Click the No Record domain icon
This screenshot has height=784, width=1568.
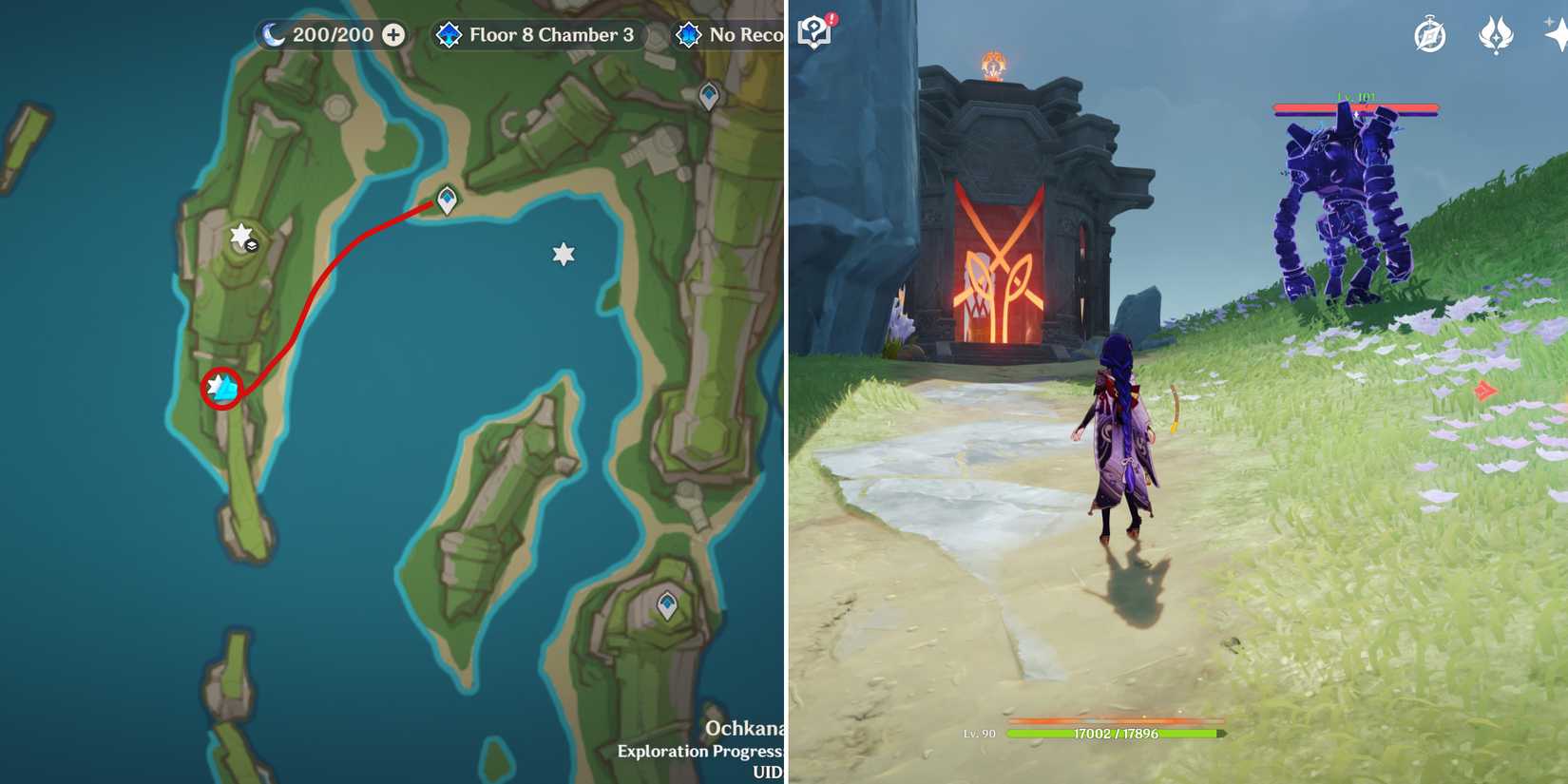click(689, 34)
